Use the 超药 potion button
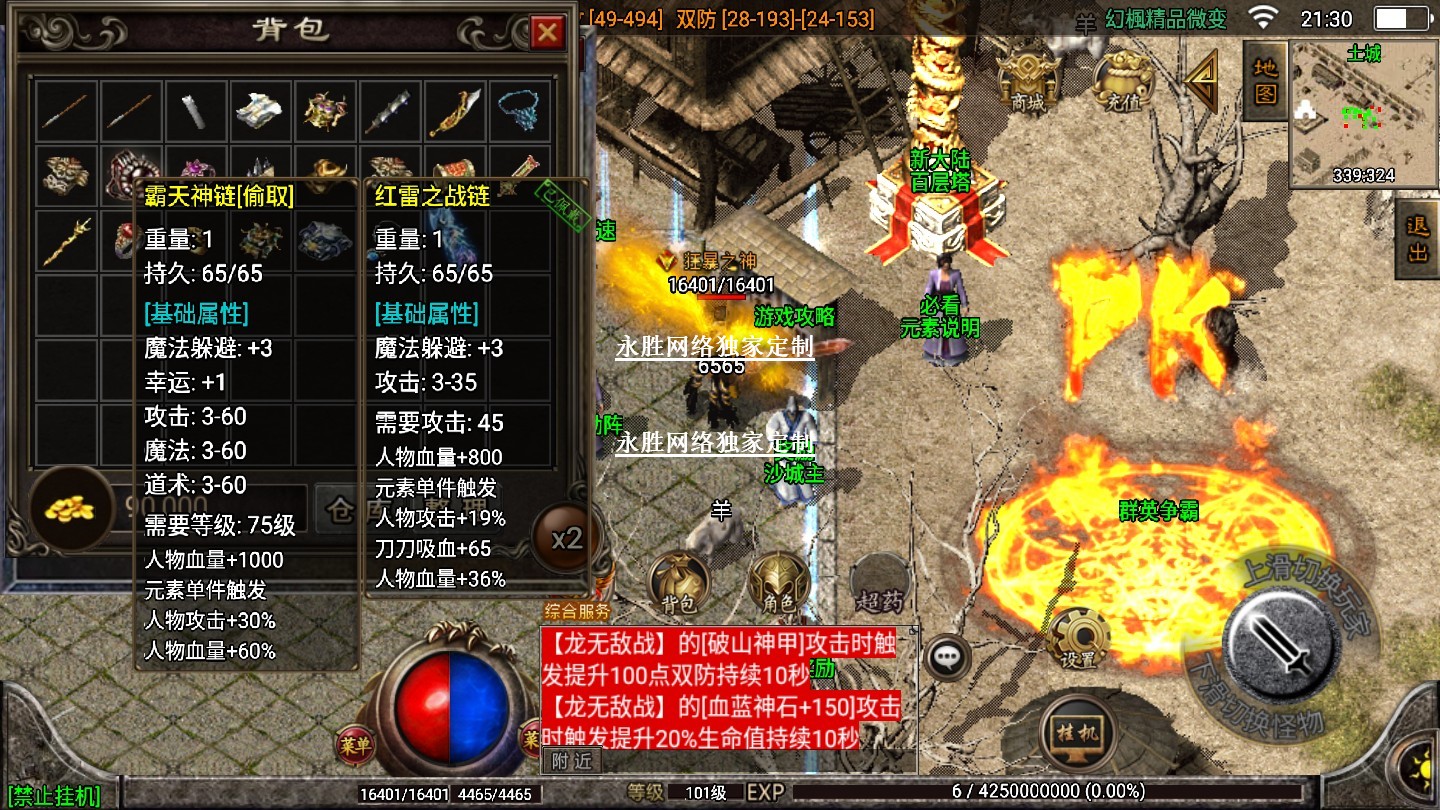 (878, 583)
